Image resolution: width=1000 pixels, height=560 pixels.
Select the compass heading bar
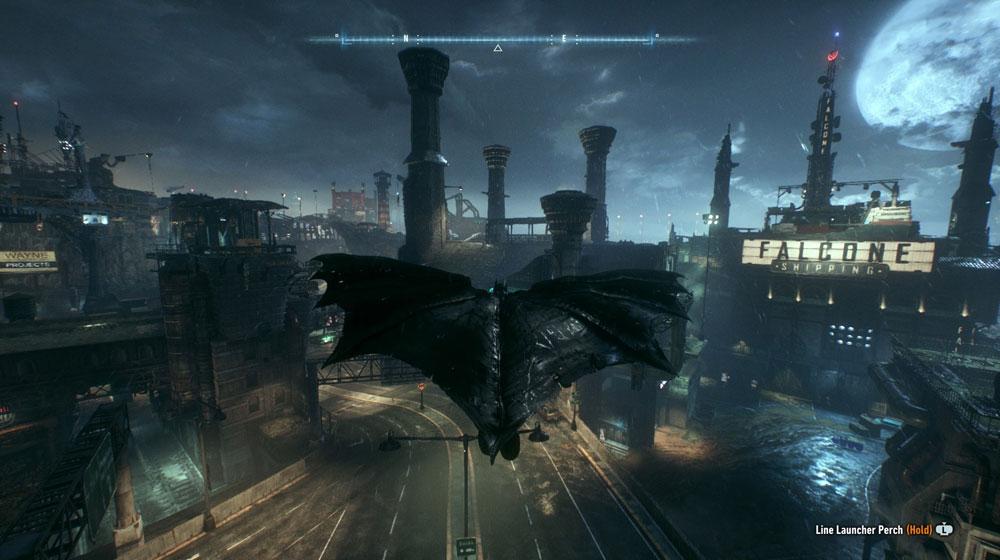pos(497,39)
